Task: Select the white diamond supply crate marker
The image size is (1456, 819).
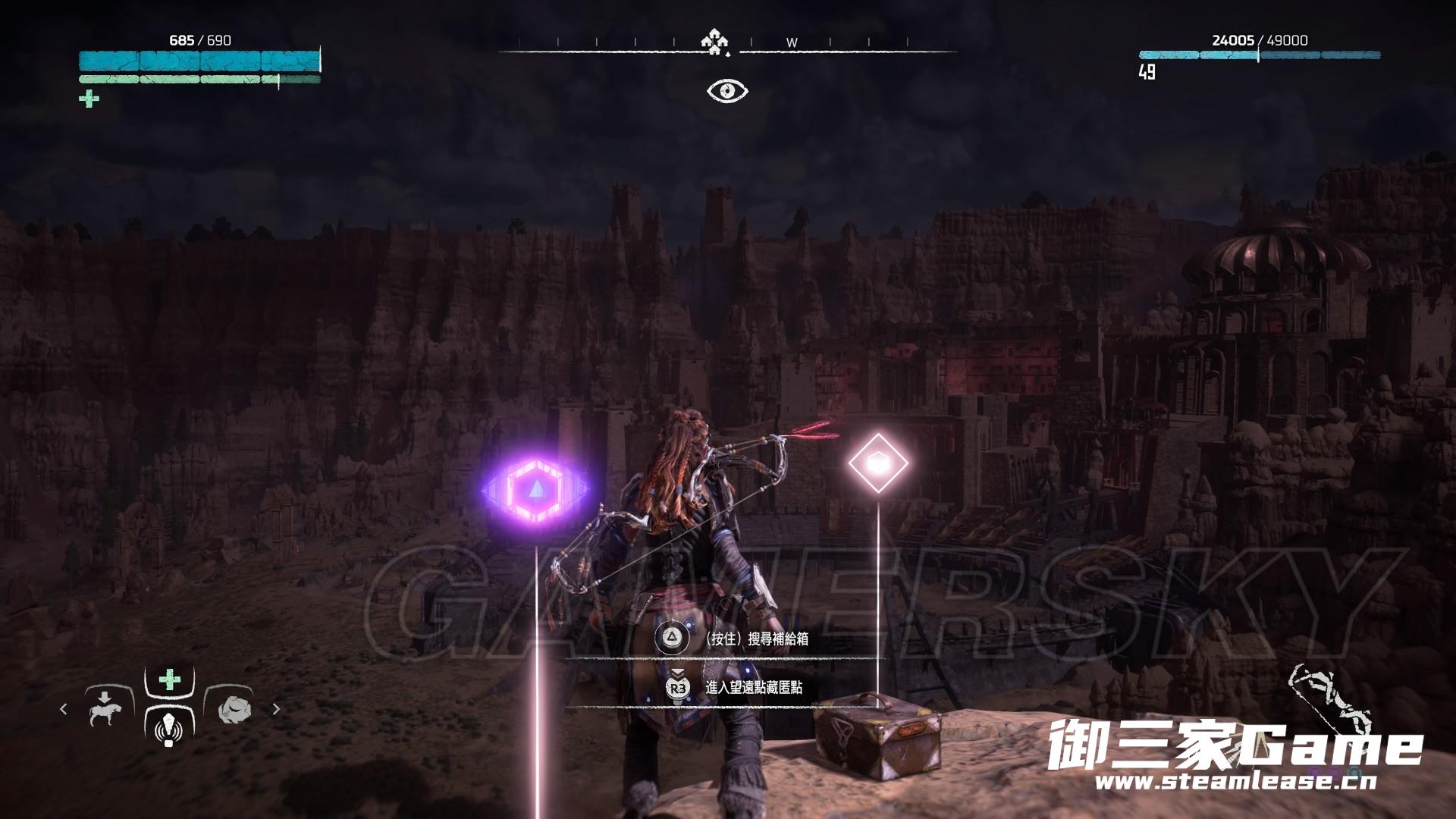Action: 877,463
